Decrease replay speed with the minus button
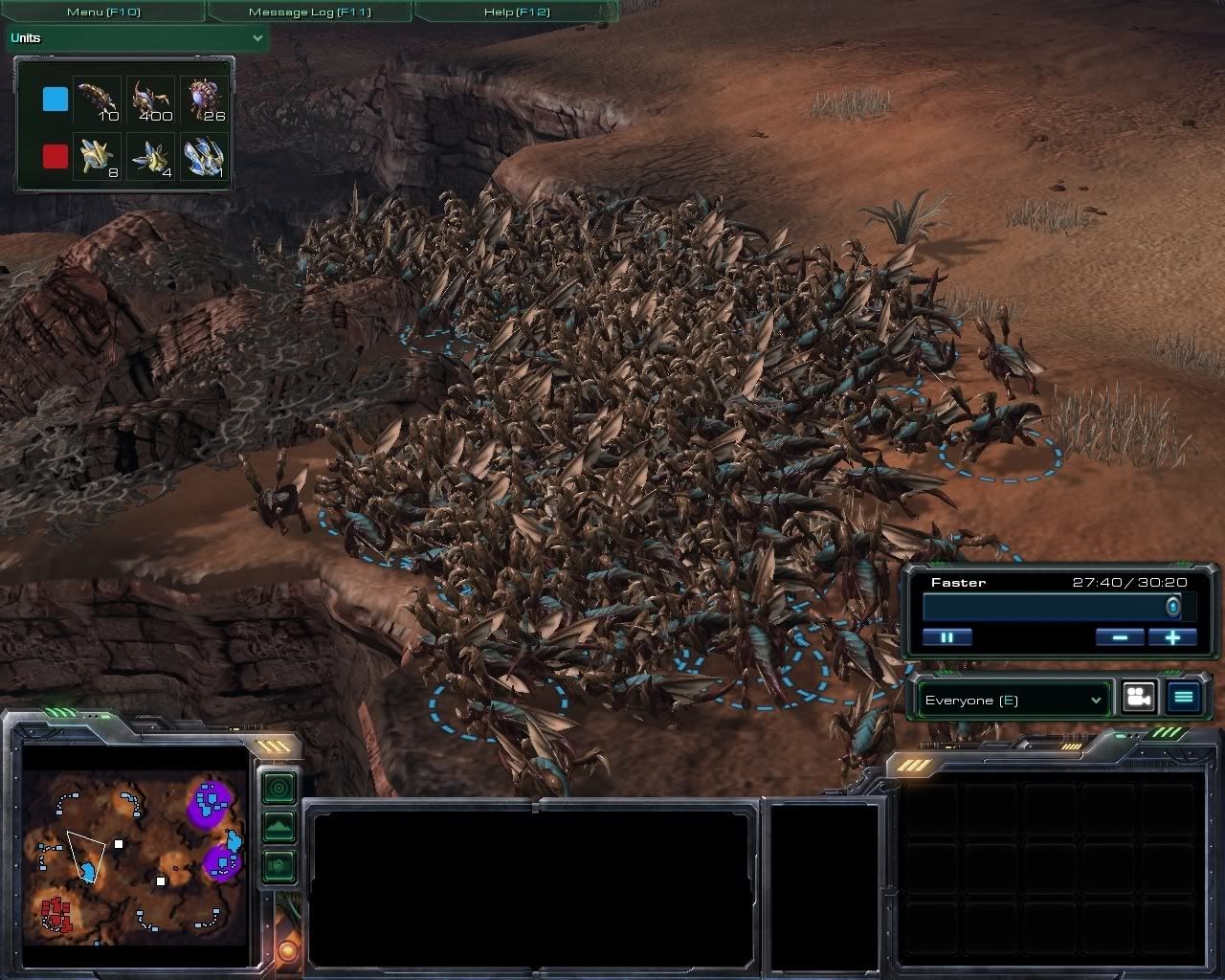Viewport: 1225px width, 980px height. pyautogui.click(x=1120, y=637)
